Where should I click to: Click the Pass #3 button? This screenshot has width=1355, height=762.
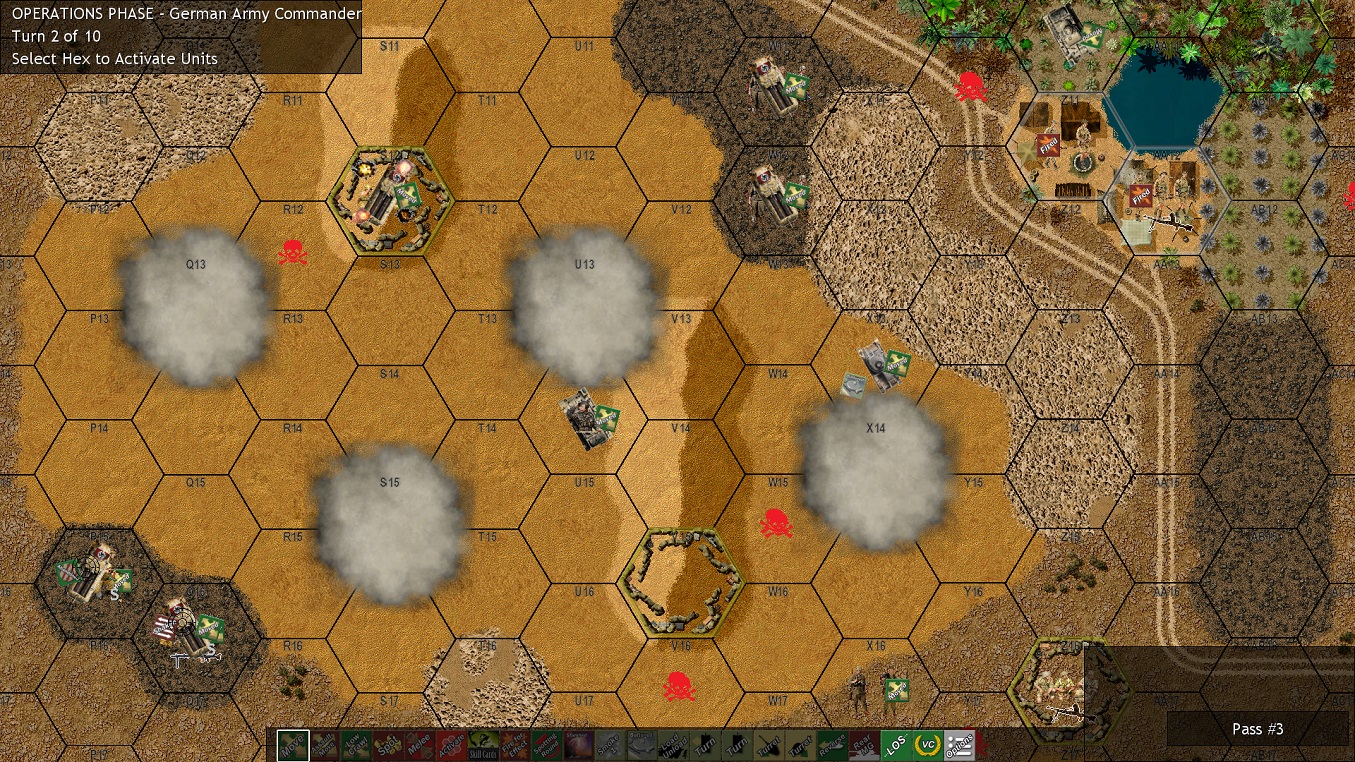(1257, 729)
